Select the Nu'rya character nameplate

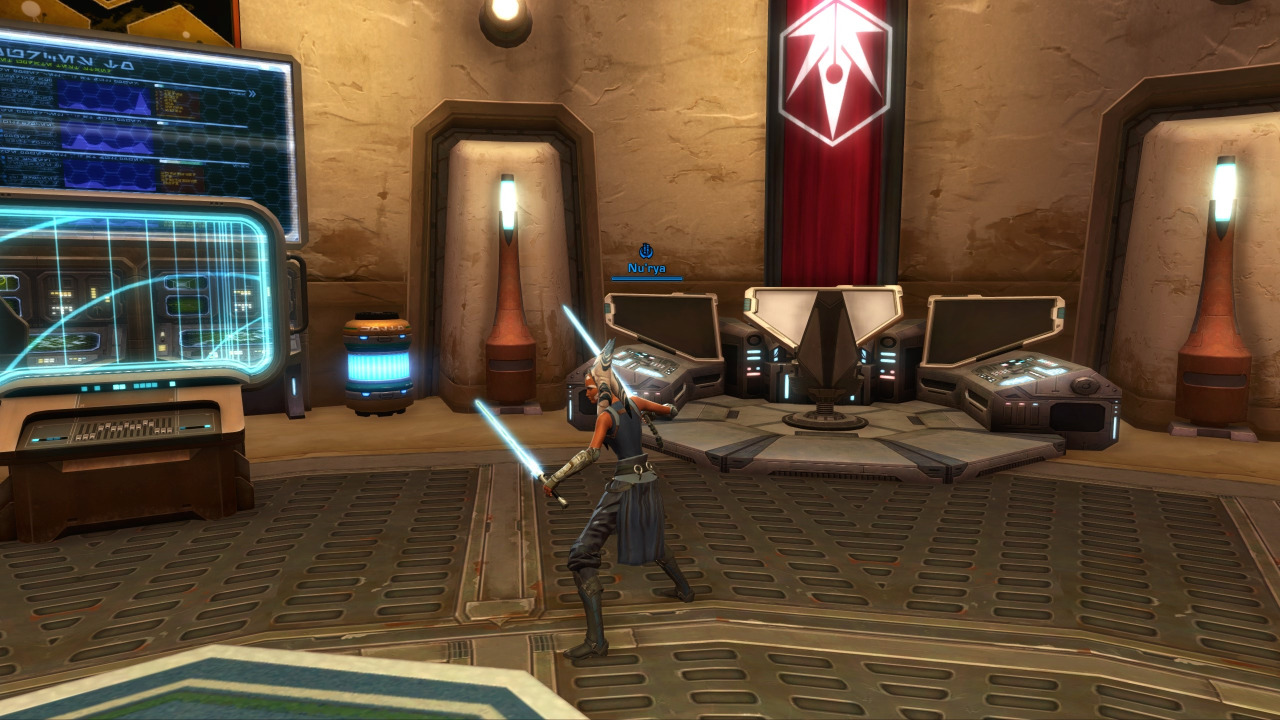646,268
